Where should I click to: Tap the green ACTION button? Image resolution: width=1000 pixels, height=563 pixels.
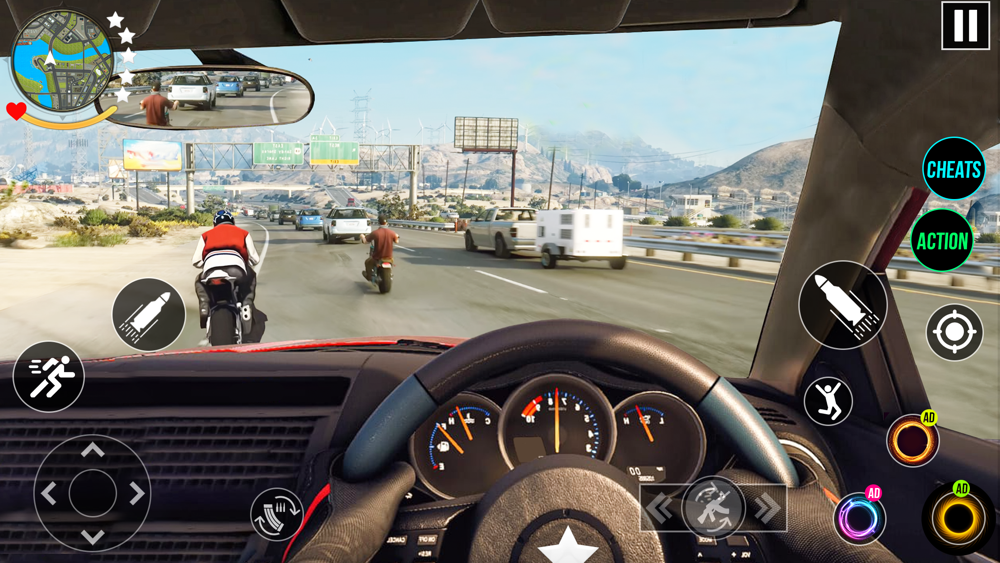click(942, 241)
